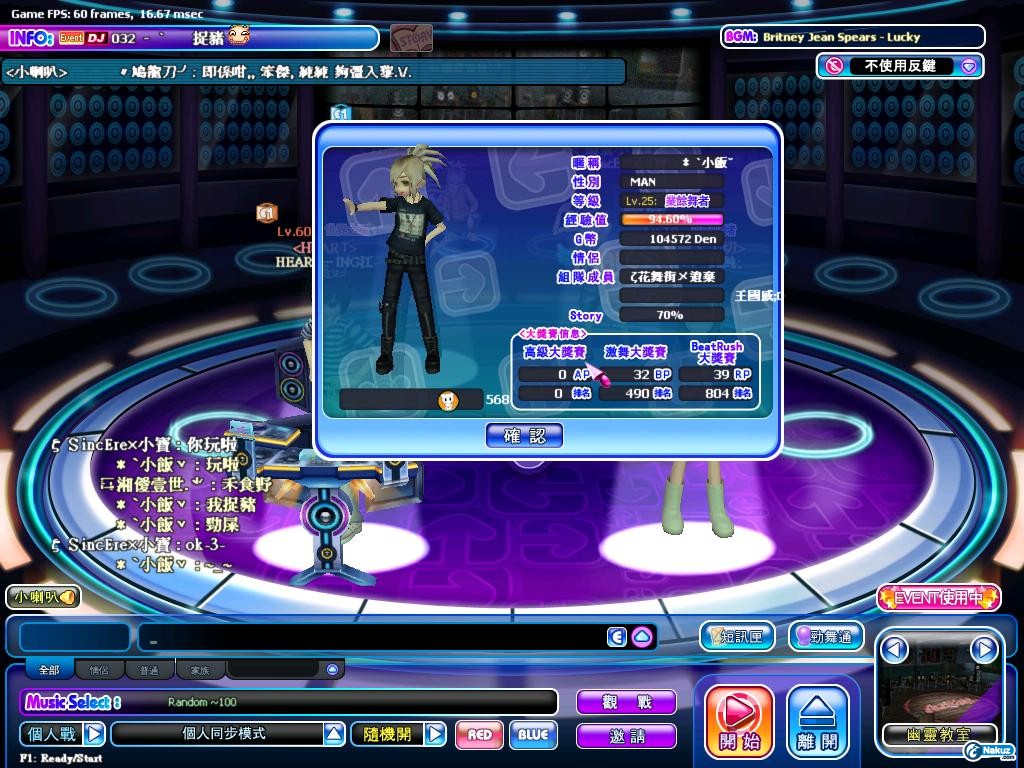Switch to the 全部 chat tab
This screenshot has height=768, width=1024.
[x=49, y=670]
